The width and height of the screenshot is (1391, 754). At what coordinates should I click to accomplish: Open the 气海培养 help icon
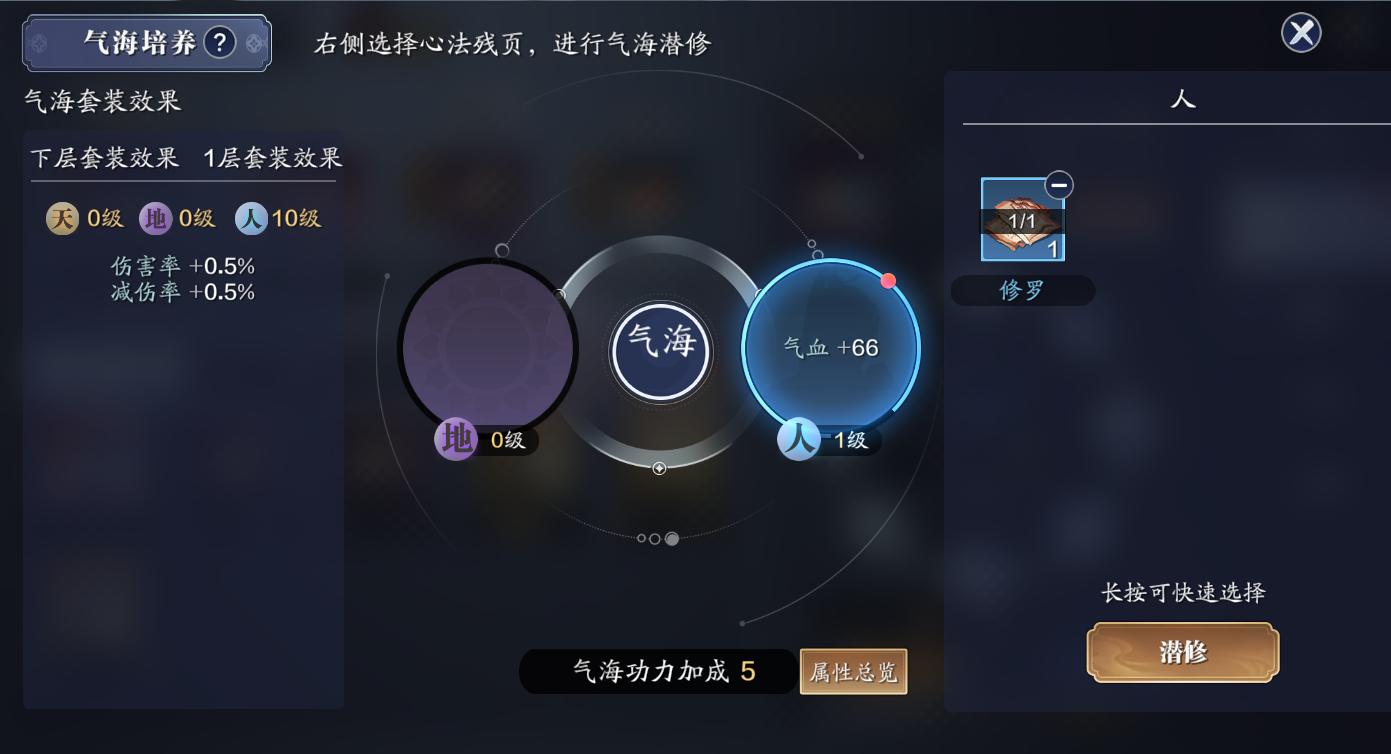[x=219, y=43]
